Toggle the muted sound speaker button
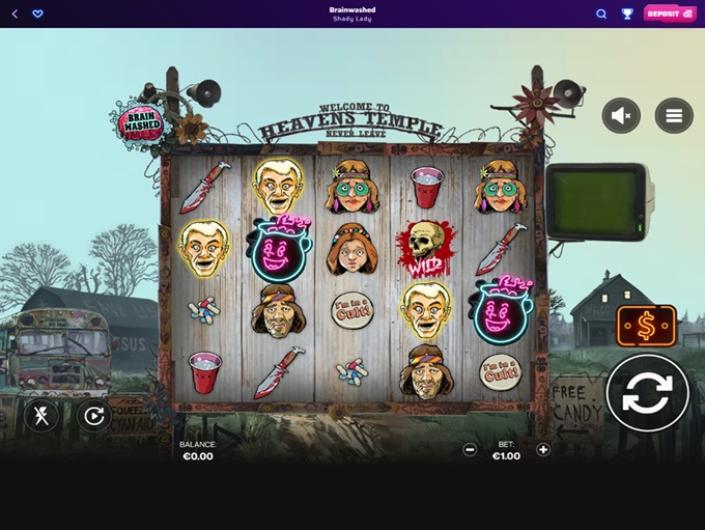This screenshot has width=705, height=530. pyautogui.click(x=621, y=116)
